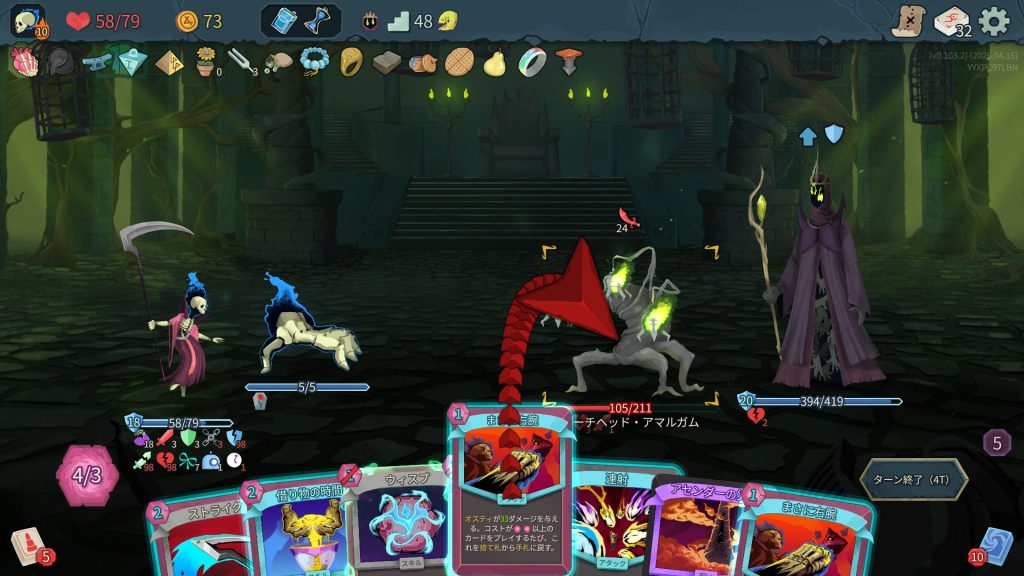Open the settings gear menu
This screenshot has height=576, width=1024.
[993, 21]
